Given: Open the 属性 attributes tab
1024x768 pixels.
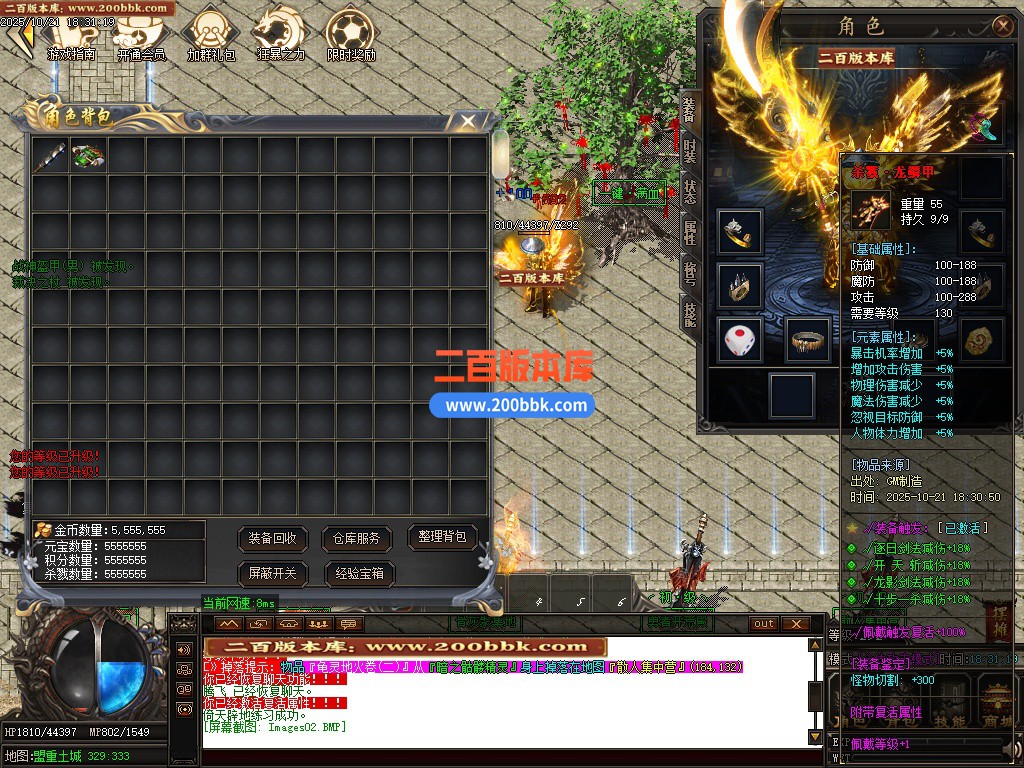Looking at the screenshot, I should pos(689,233).
